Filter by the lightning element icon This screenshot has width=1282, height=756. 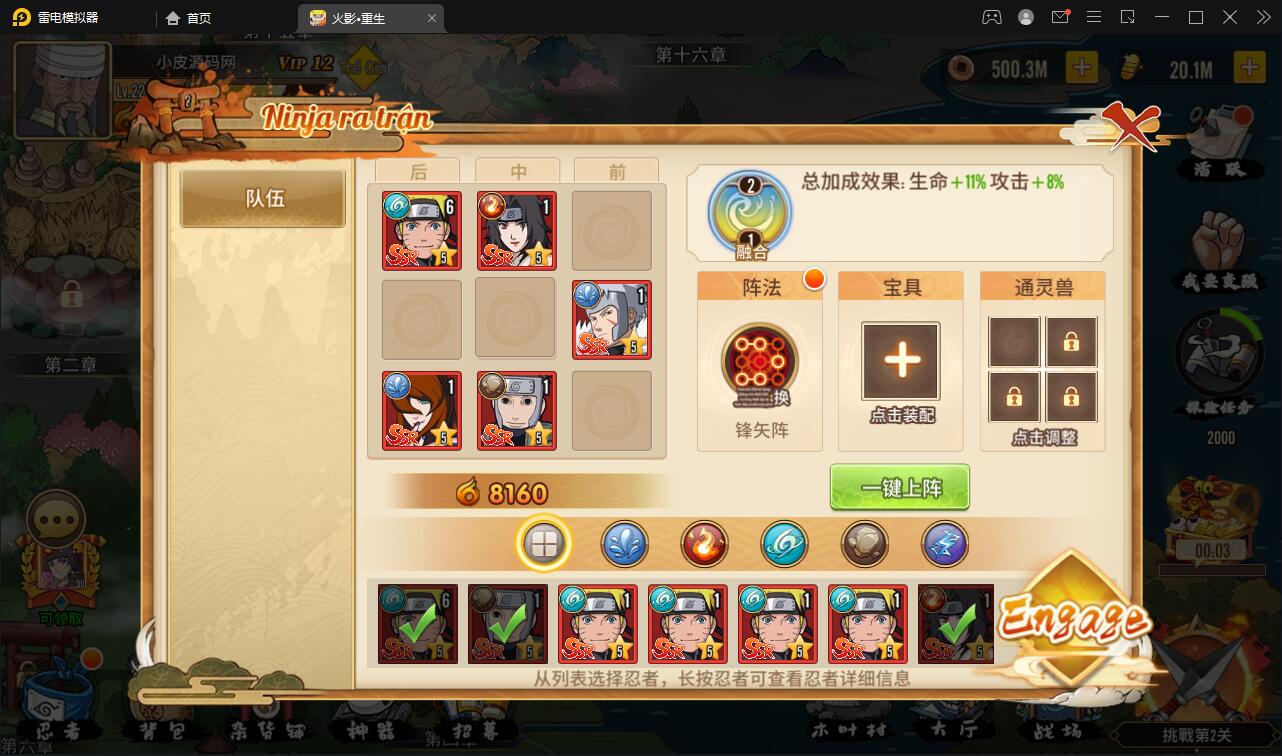pyautogui.click(x=944, y=545)
